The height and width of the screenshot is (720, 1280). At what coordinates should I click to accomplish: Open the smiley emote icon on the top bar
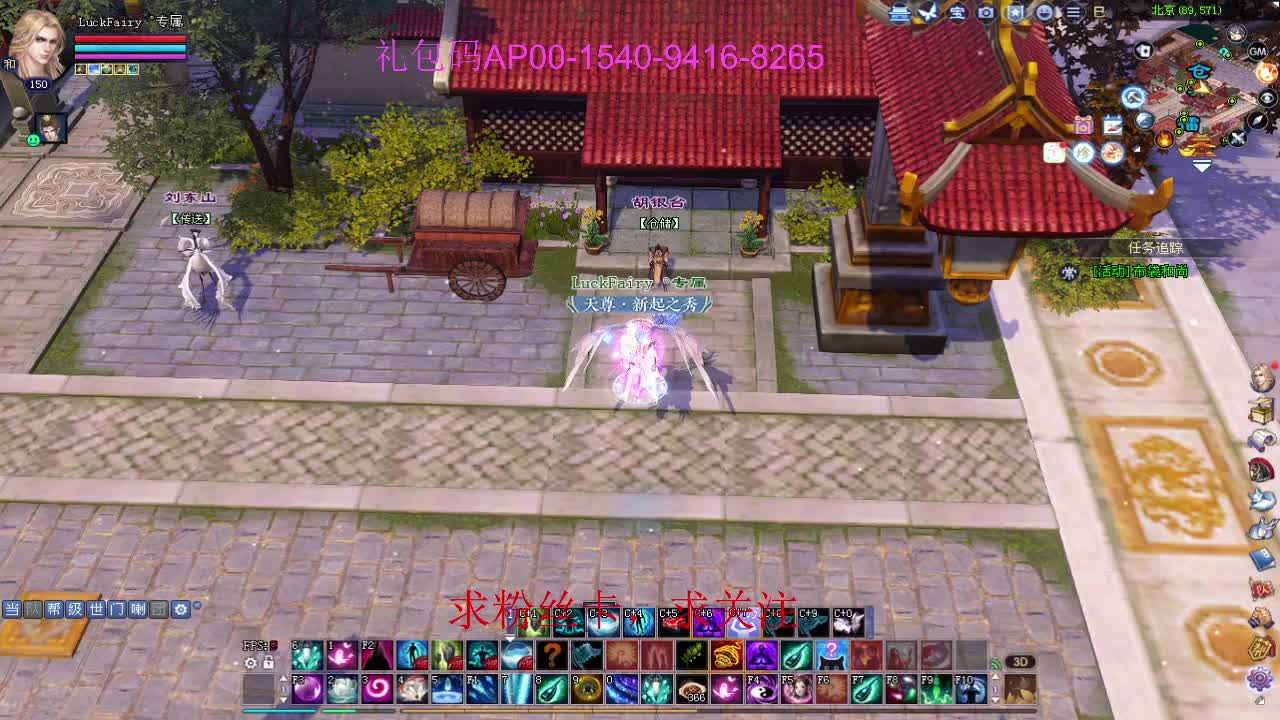tap(1046, 13)
